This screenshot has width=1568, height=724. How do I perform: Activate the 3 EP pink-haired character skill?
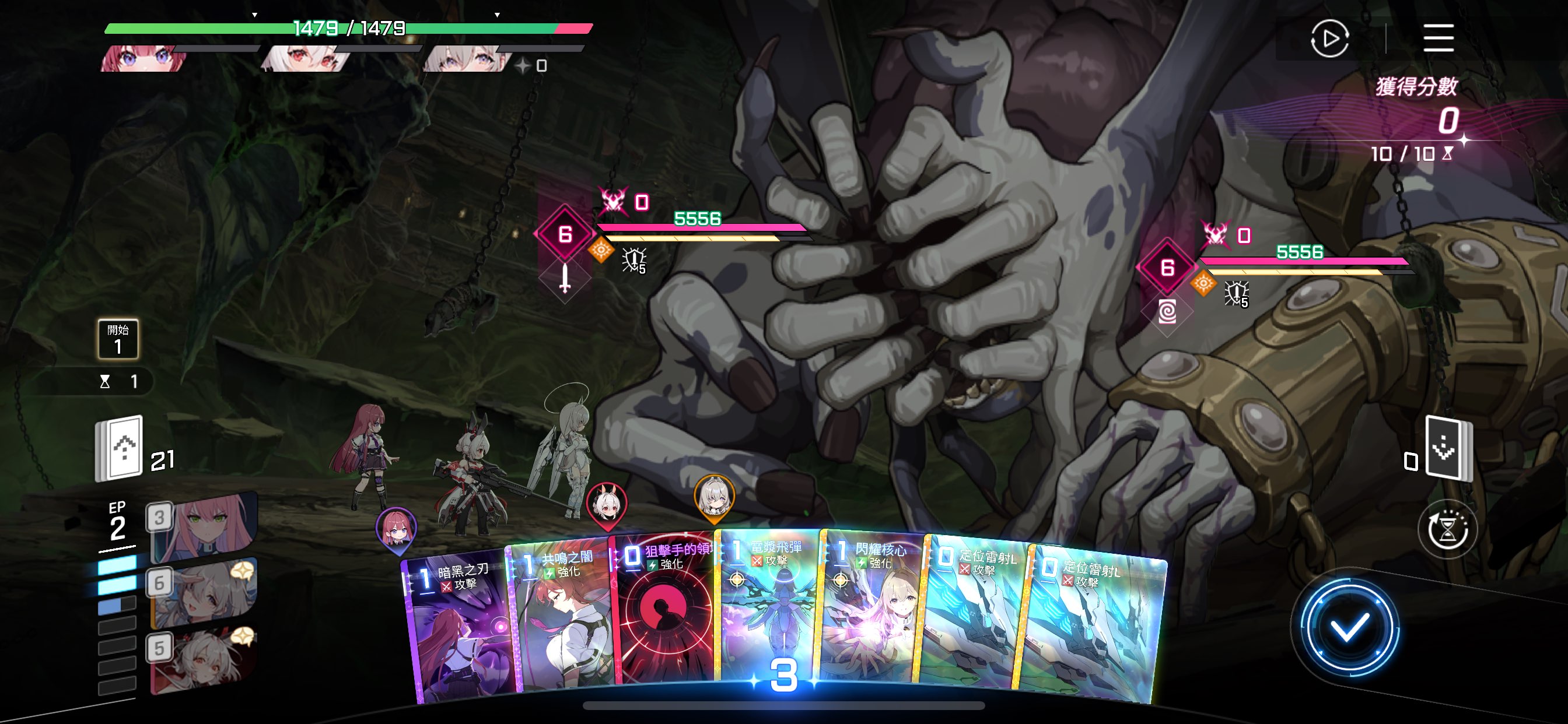click(x=204, y=528)
